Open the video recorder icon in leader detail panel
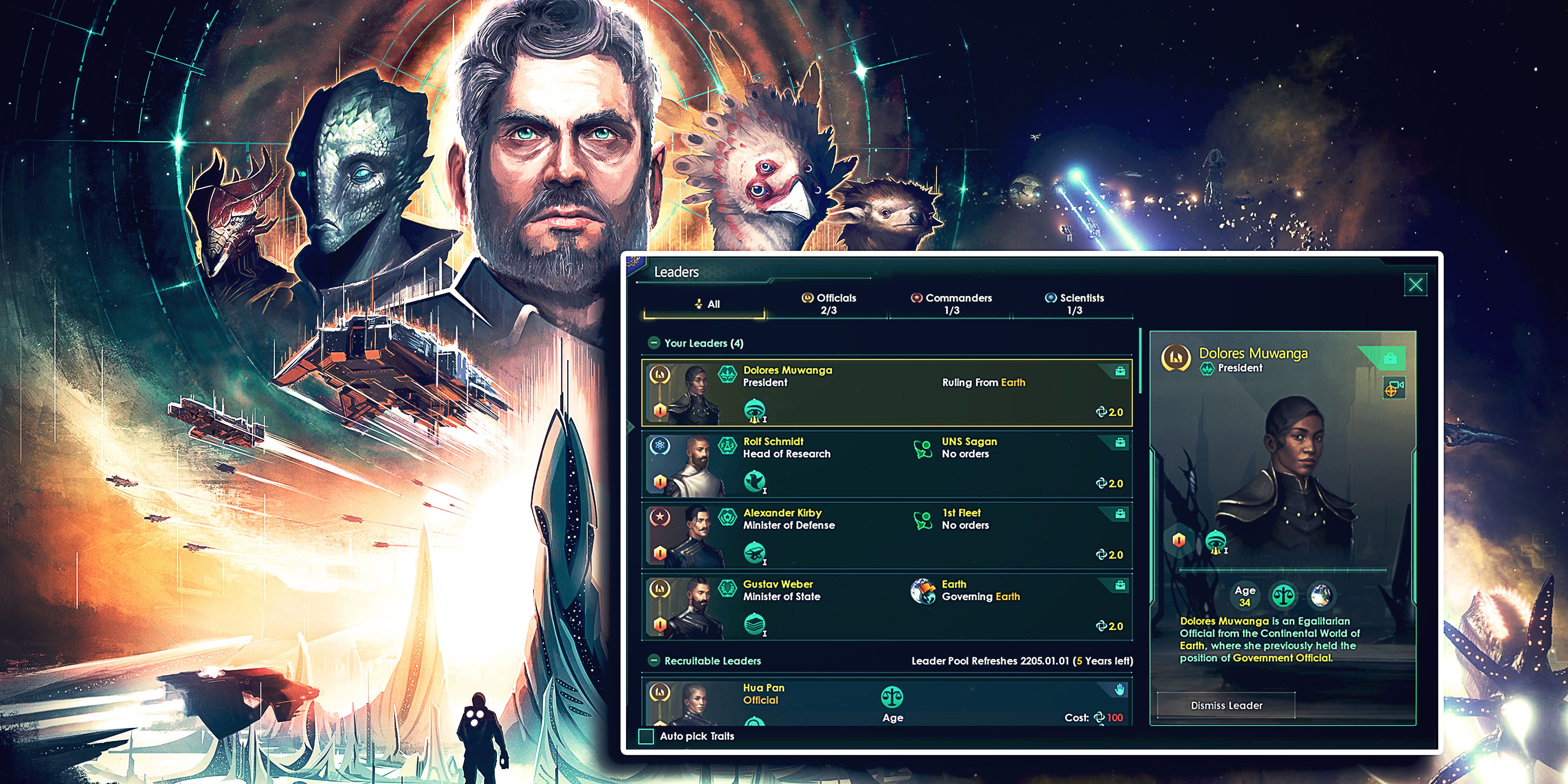The height and width of the screenshot is (784, 1568). 1394,388
